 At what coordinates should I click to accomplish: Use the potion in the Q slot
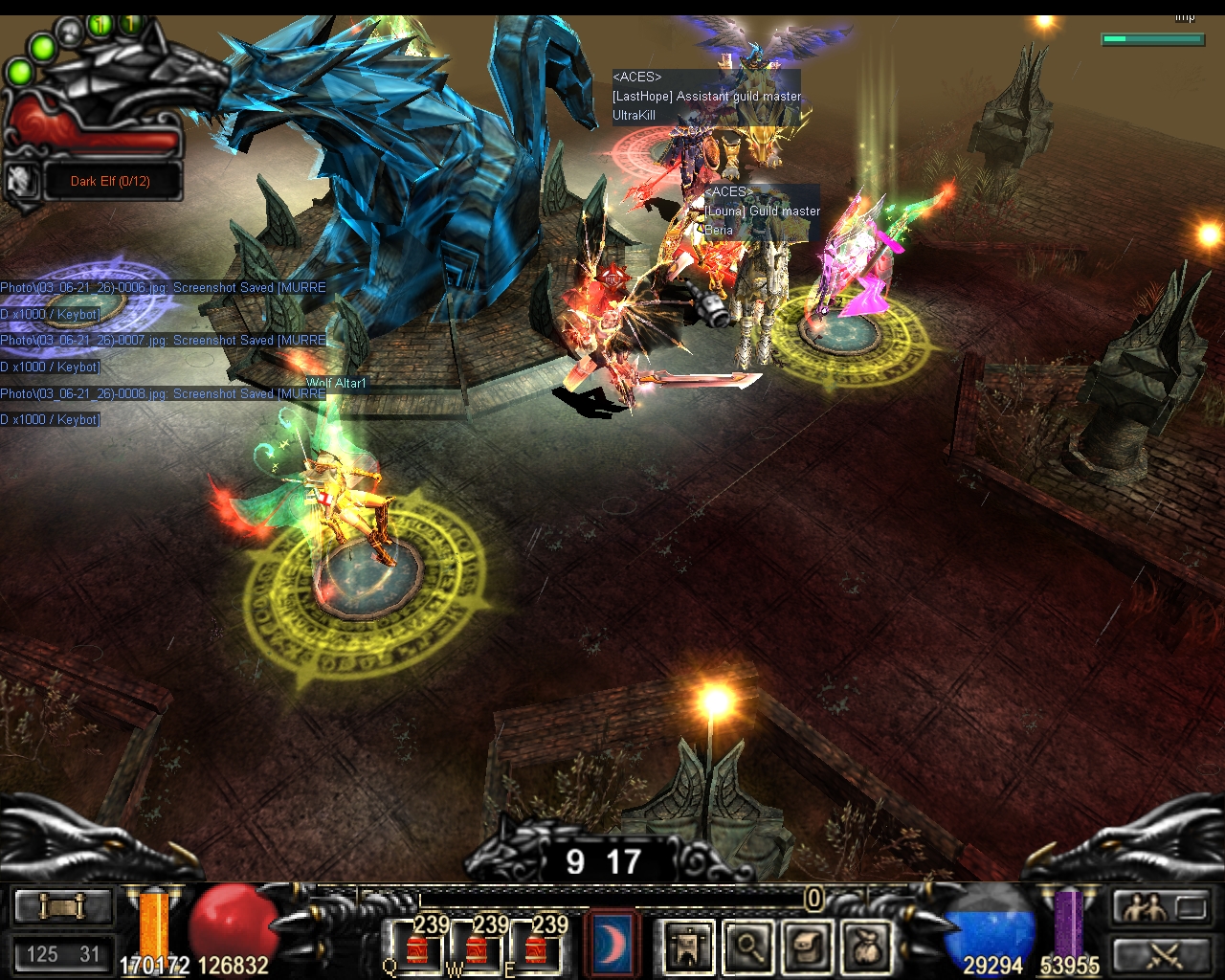click(418, 946)
